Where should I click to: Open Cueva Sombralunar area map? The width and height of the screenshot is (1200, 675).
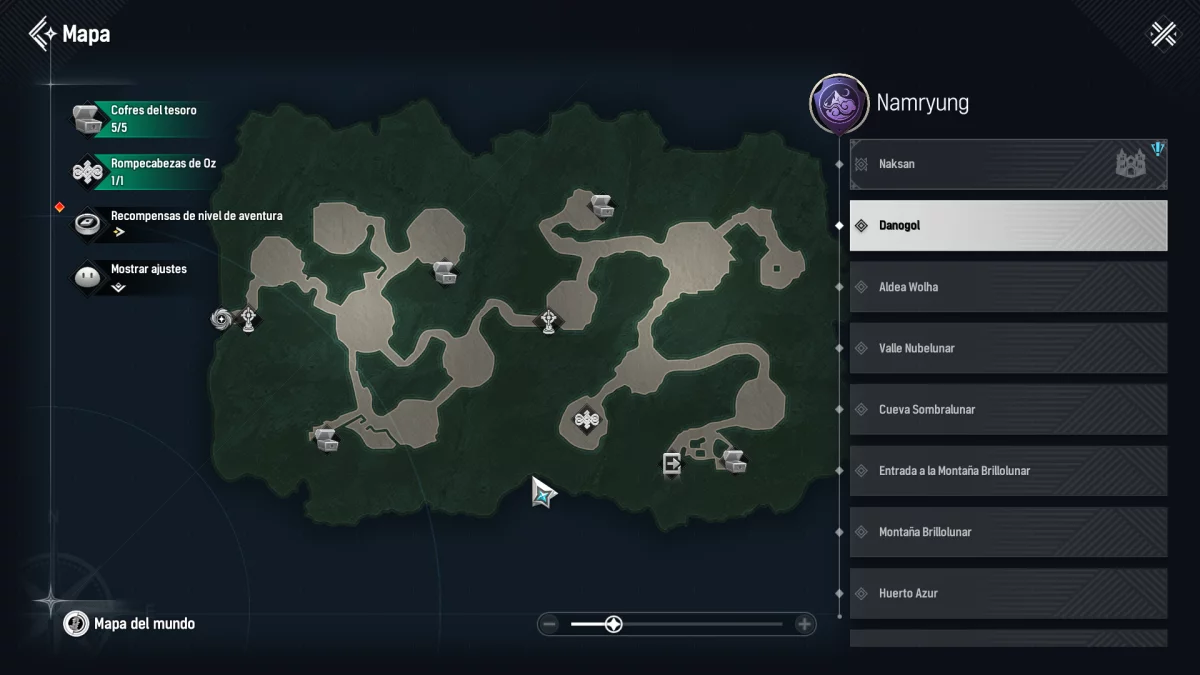pyautogui.click(x=1008, y=409)
